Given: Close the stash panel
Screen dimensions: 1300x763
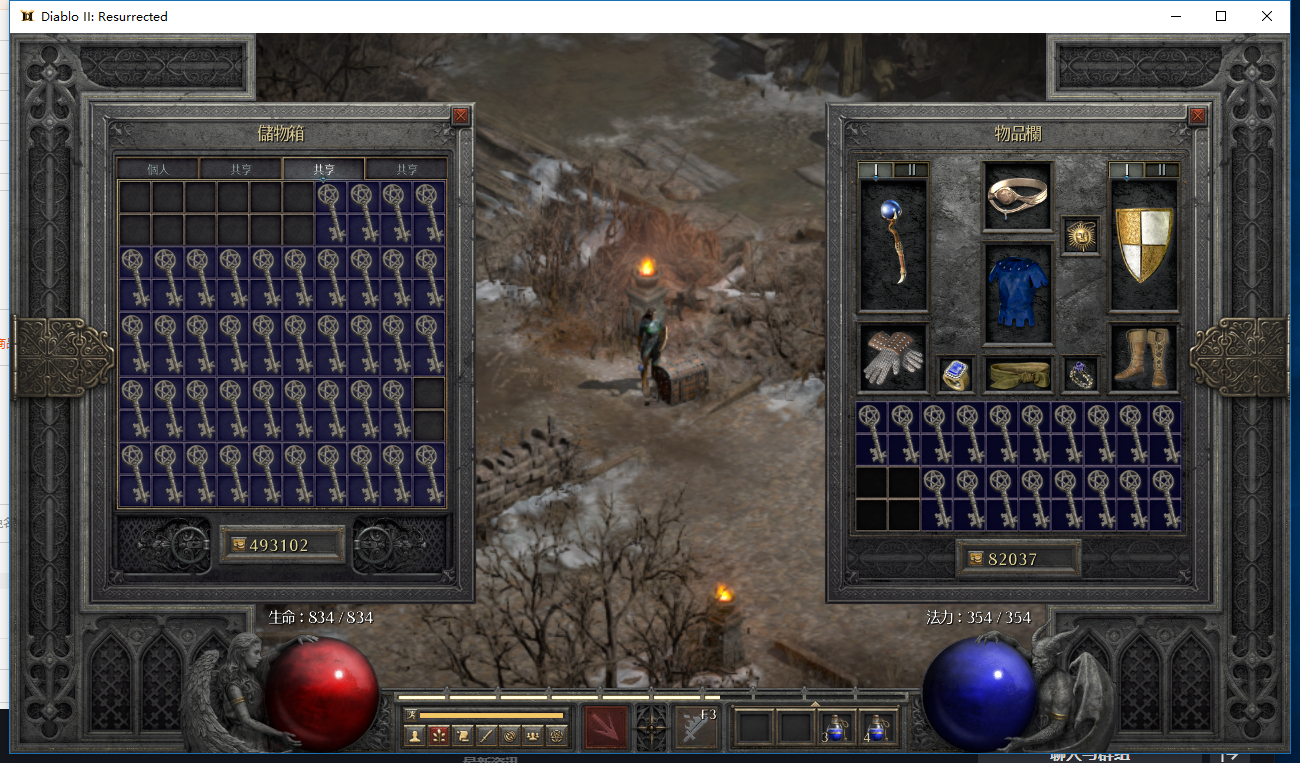Looking at the screenshot, I should 460,116.
